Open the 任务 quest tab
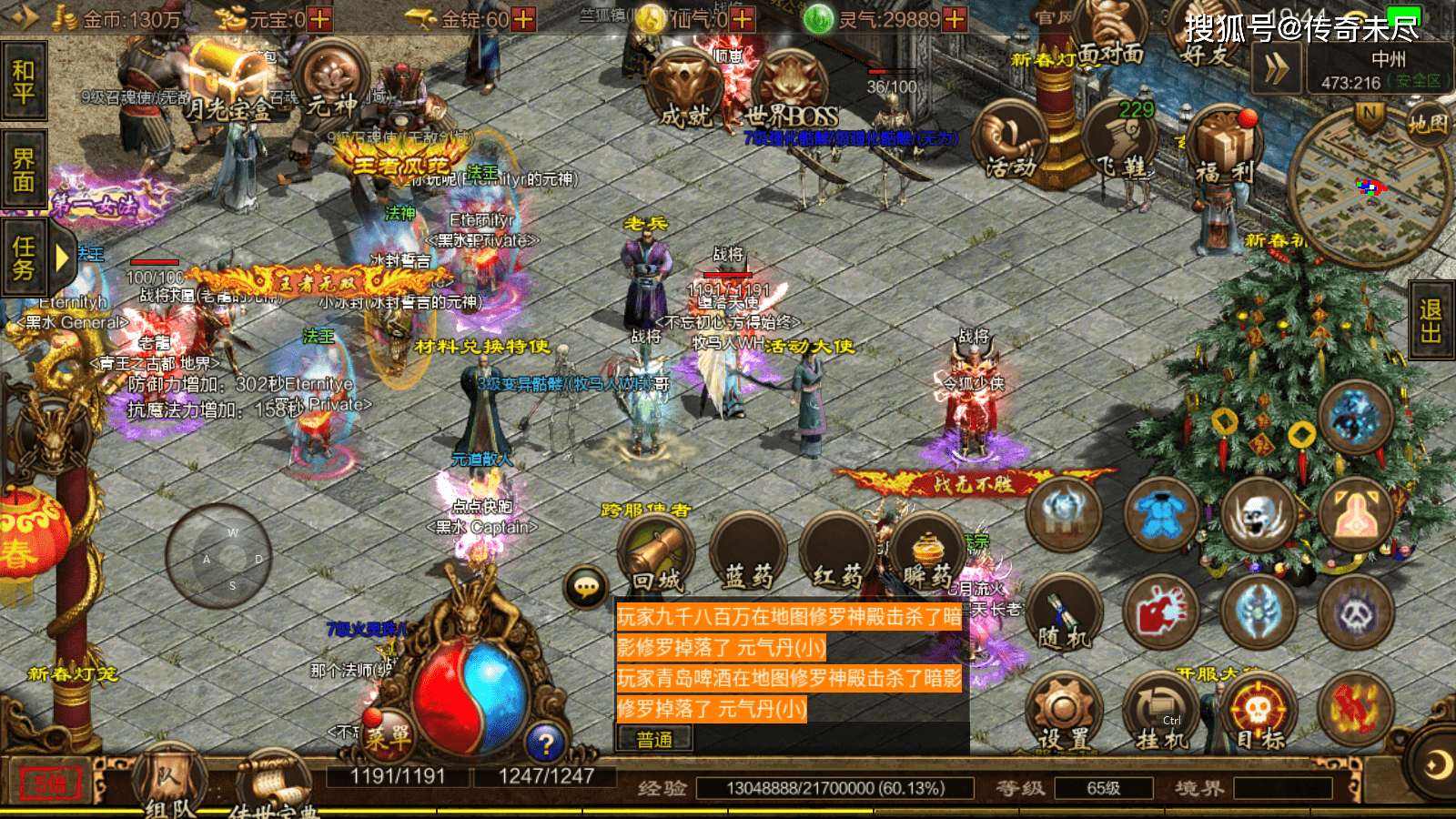The image size is (1456, 819). [24, 258]
